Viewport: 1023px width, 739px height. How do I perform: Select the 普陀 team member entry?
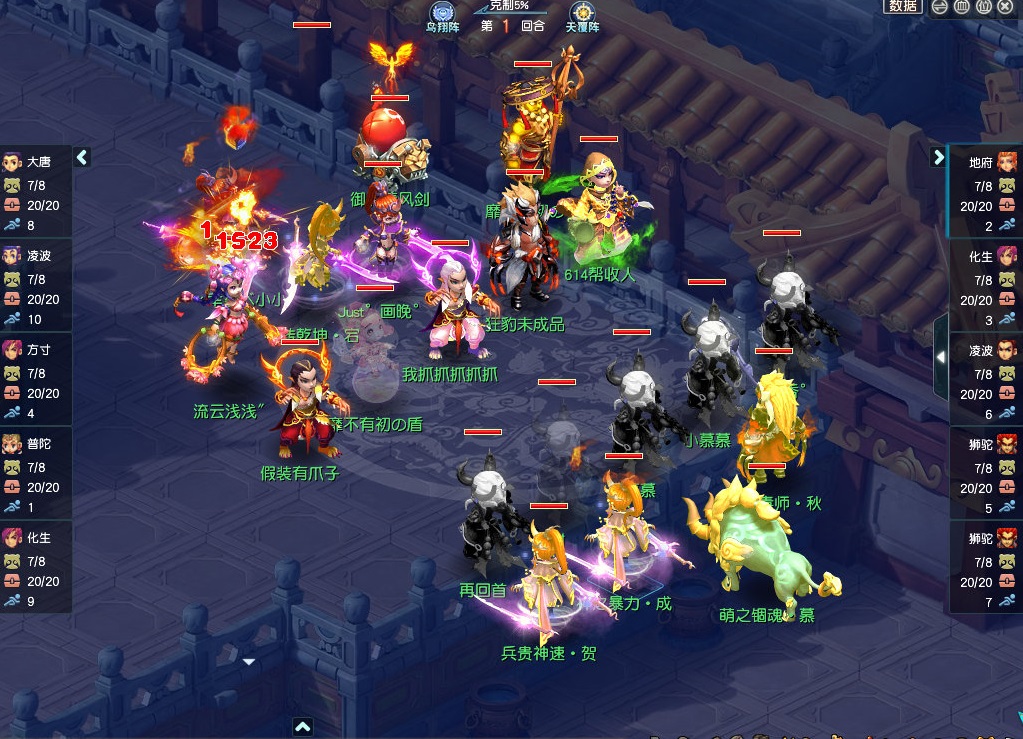click(36, 473)
